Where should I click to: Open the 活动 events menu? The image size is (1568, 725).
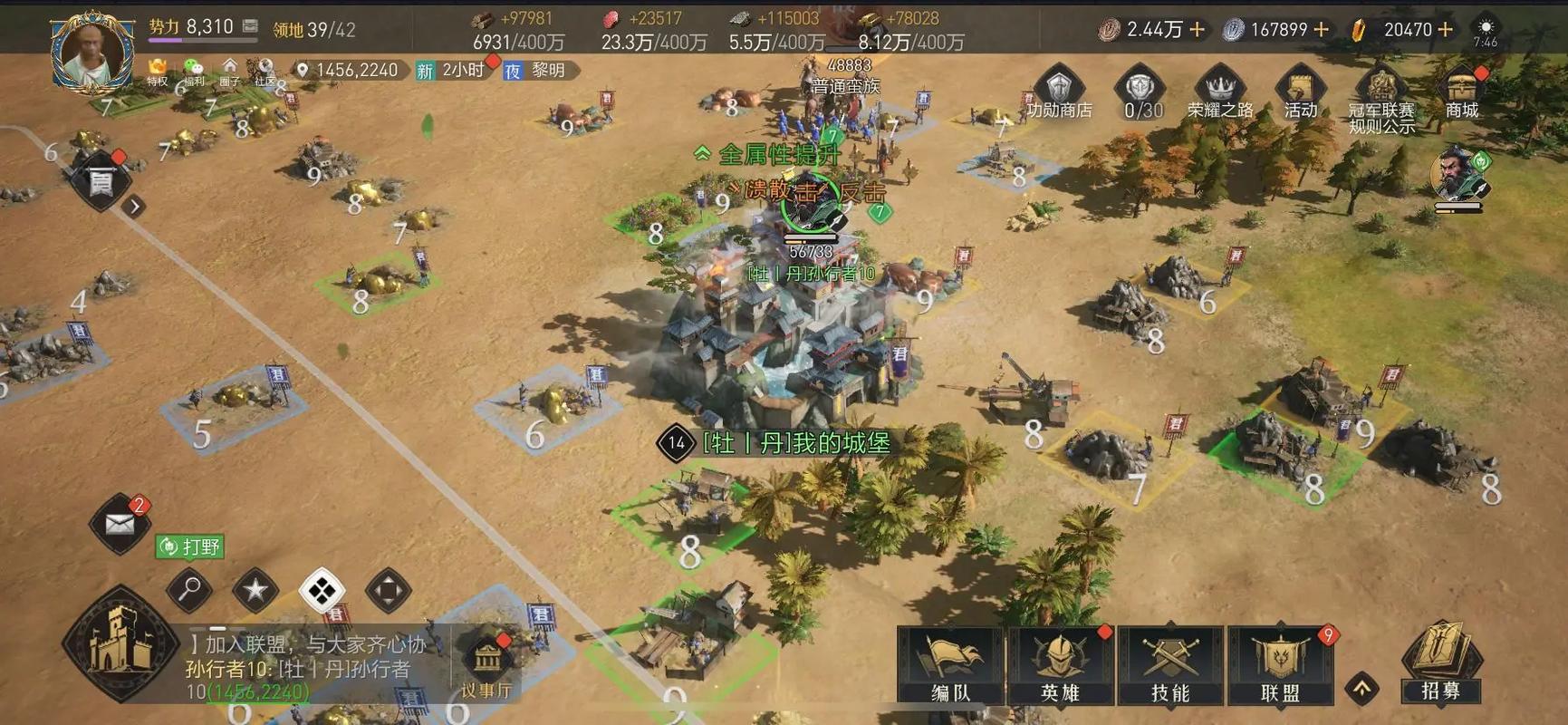1300,93
